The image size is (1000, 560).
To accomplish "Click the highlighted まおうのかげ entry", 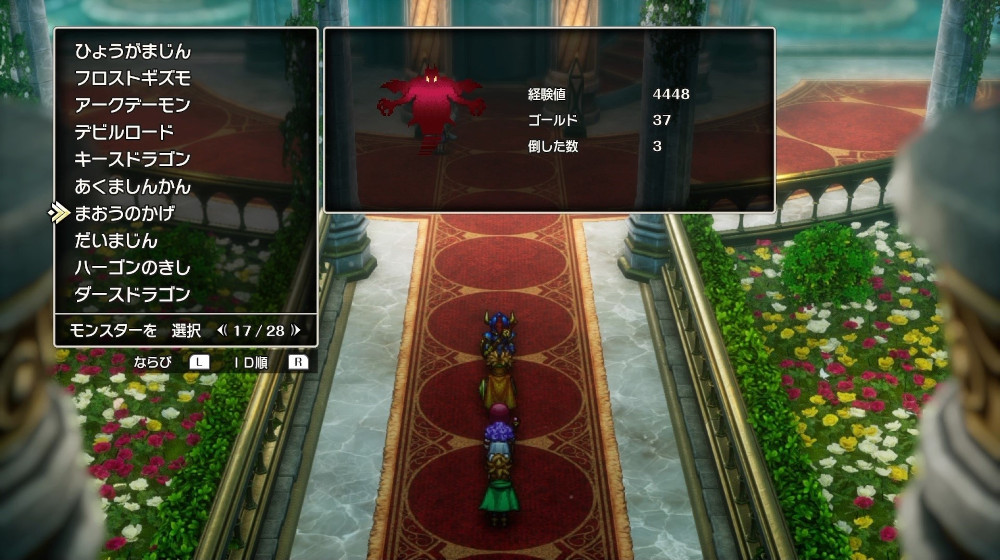I will pyautogui.click(x=124, y=213).
